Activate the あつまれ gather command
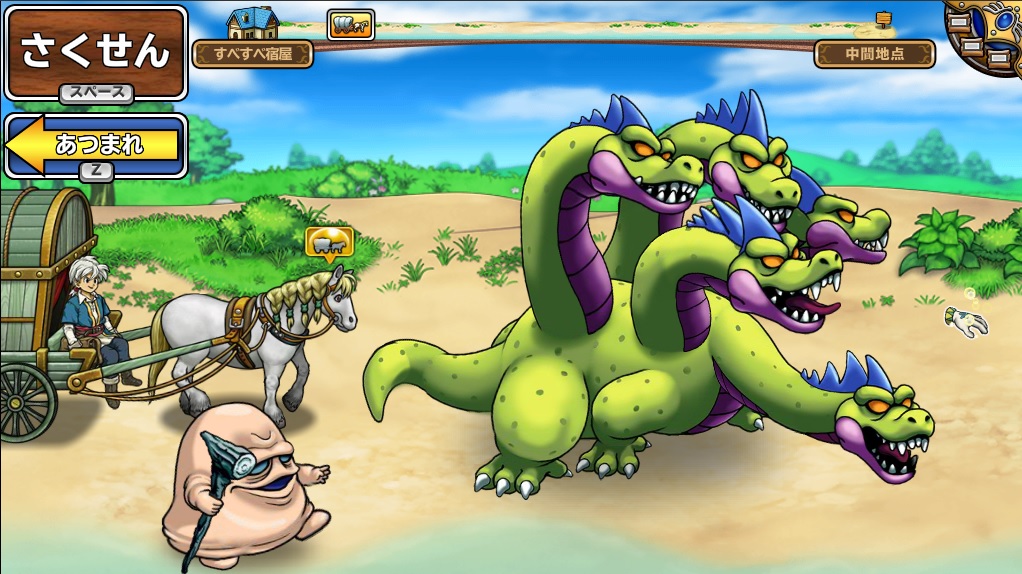Screen dimensions: 1022x574 (97, 145)
